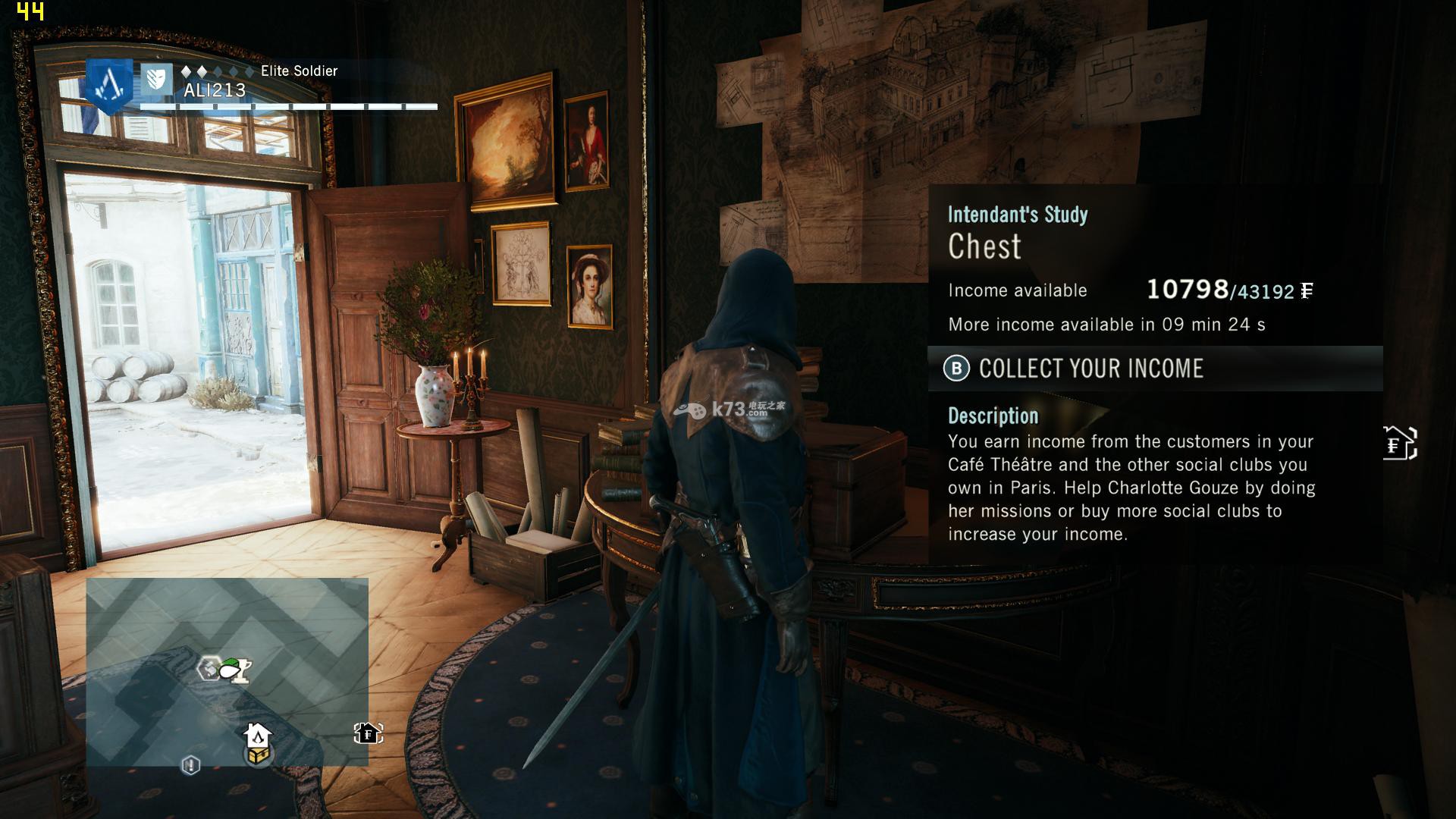Click the shield rank icon beside ALI213

point(156,79)
